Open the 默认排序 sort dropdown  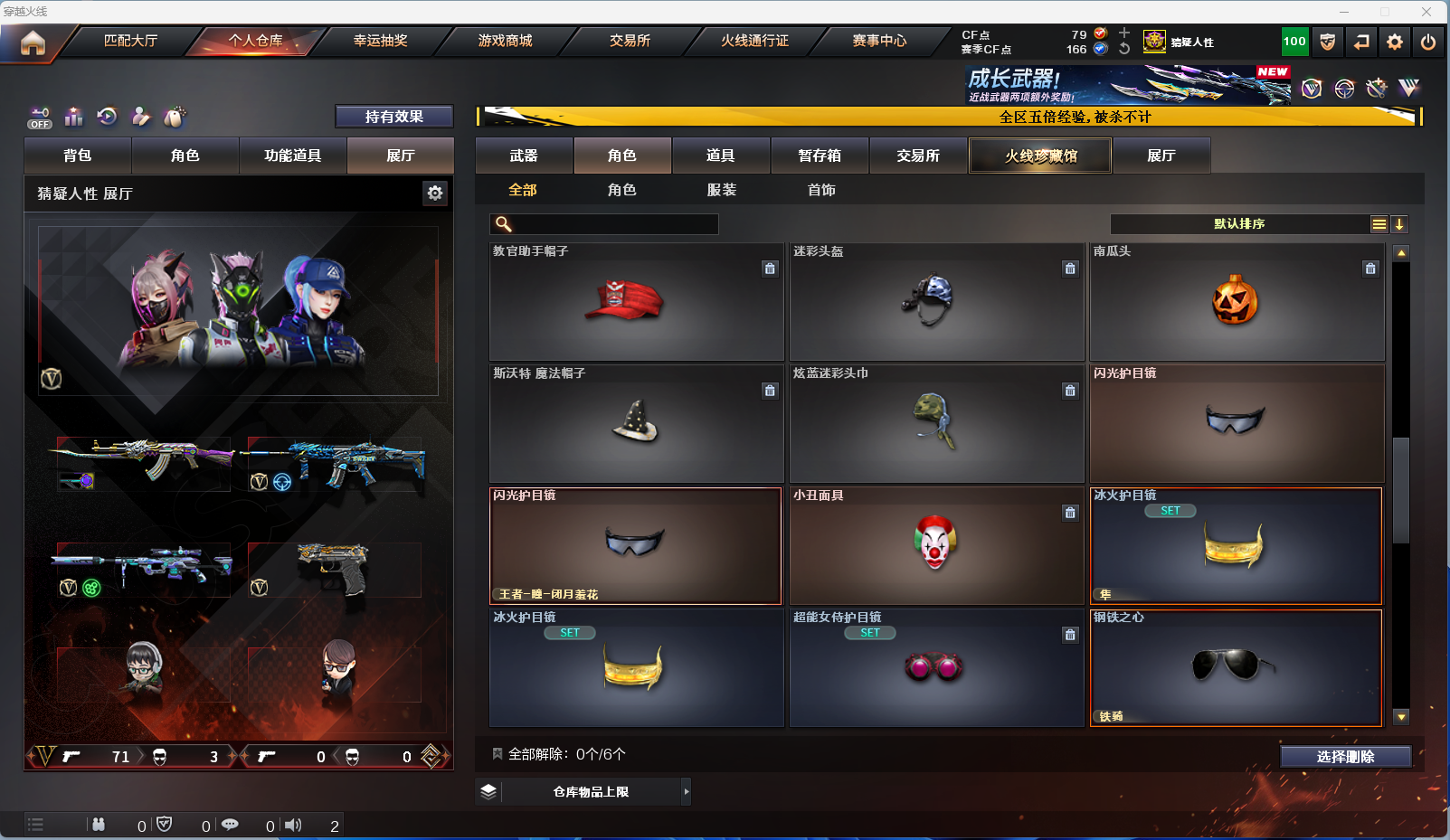pos(1239,224)
